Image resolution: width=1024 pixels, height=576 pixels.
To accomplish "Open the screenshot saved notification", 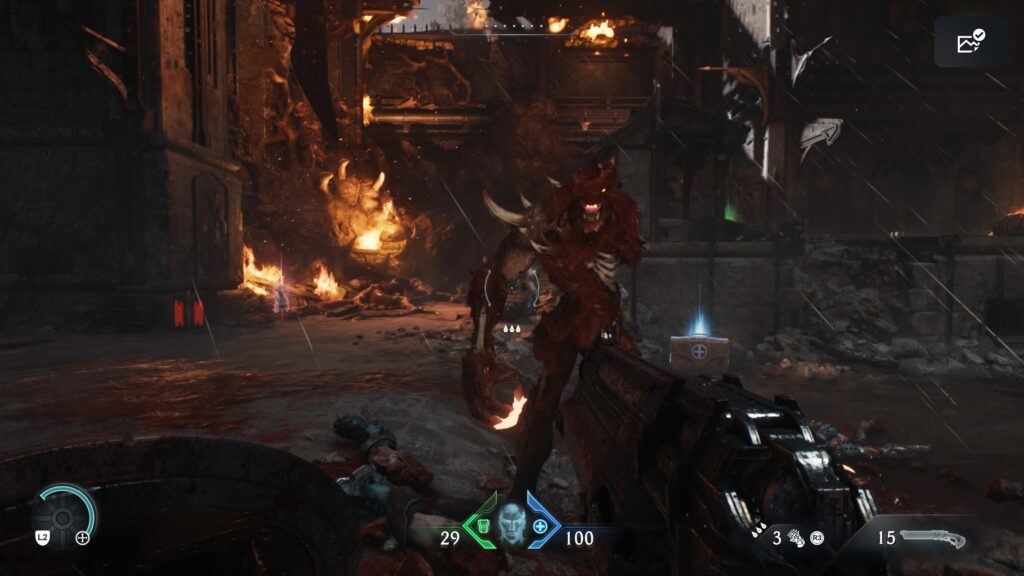I will (x=969, y=41).
